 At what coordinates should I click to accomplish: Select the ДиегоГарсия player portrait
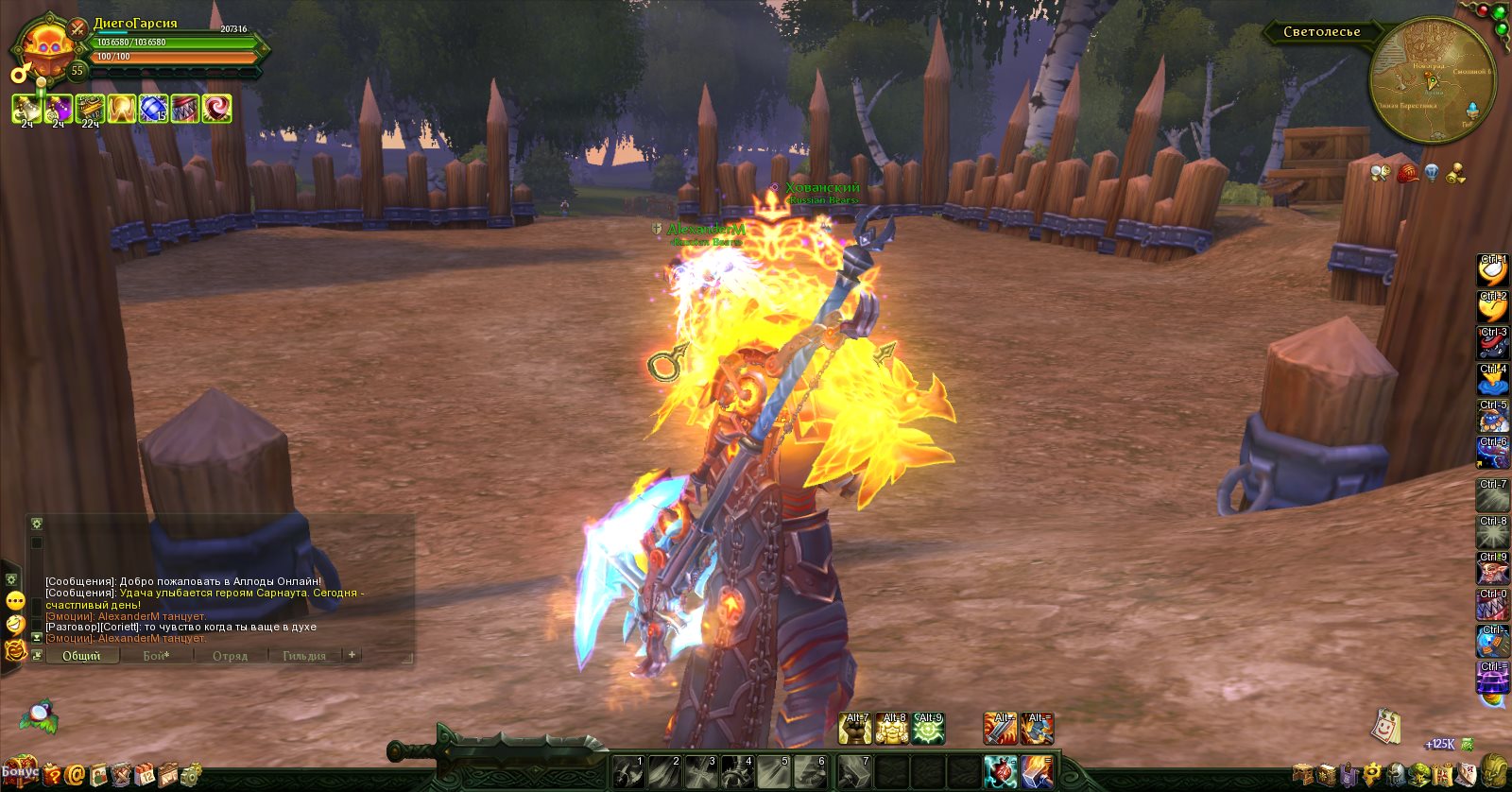click(43, 47)
